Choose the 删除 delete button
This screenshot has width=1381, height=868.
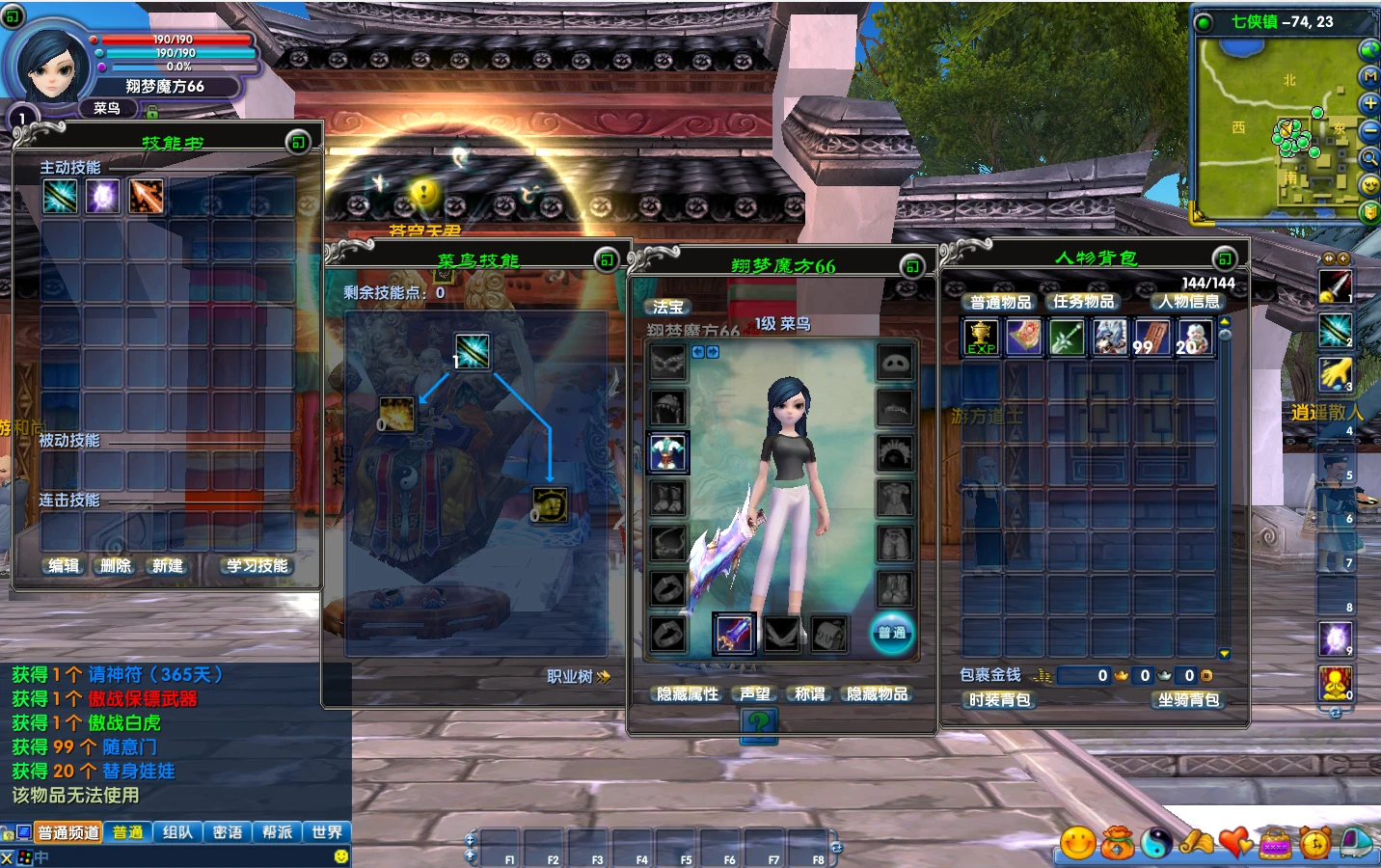point(116,566)
